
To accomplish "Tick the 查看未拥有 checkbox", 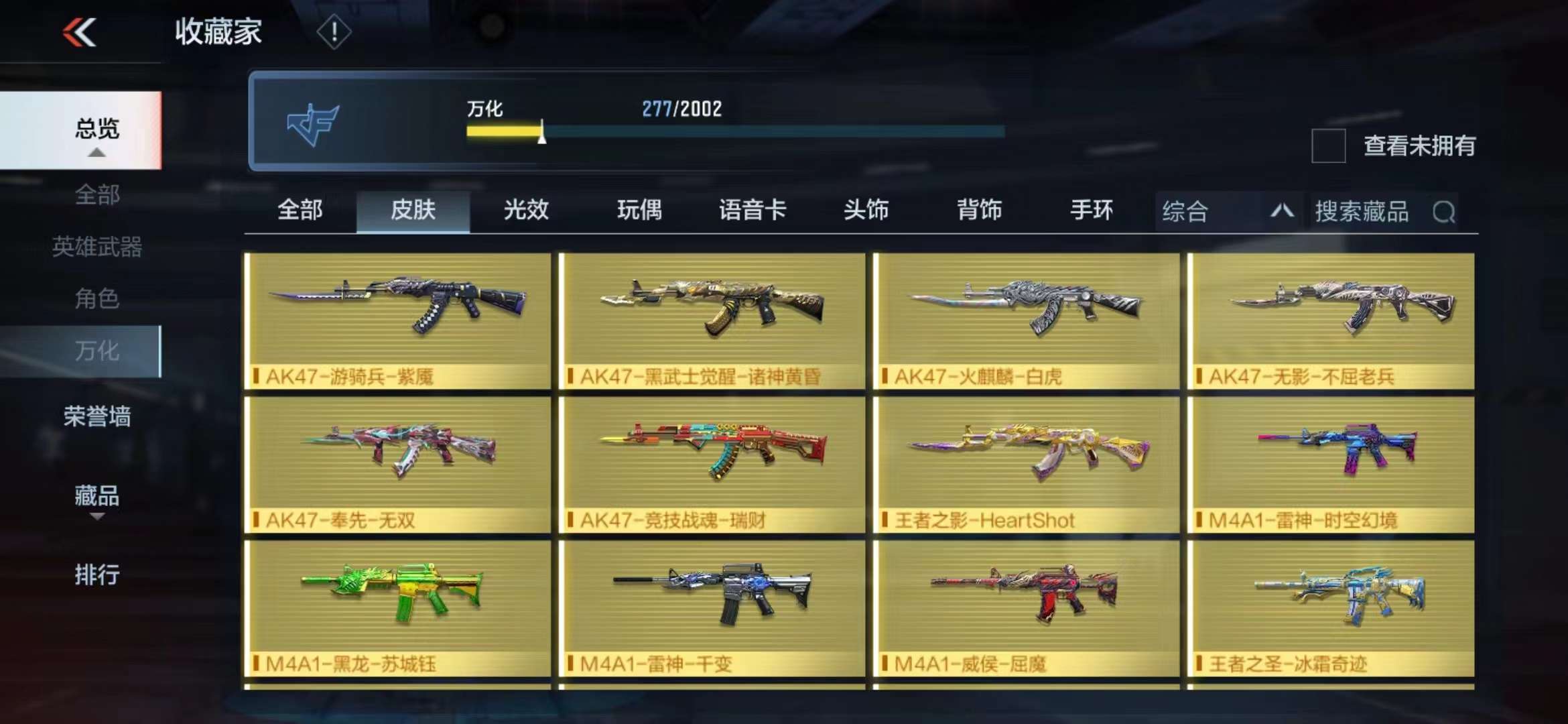I will (1328, 145).
